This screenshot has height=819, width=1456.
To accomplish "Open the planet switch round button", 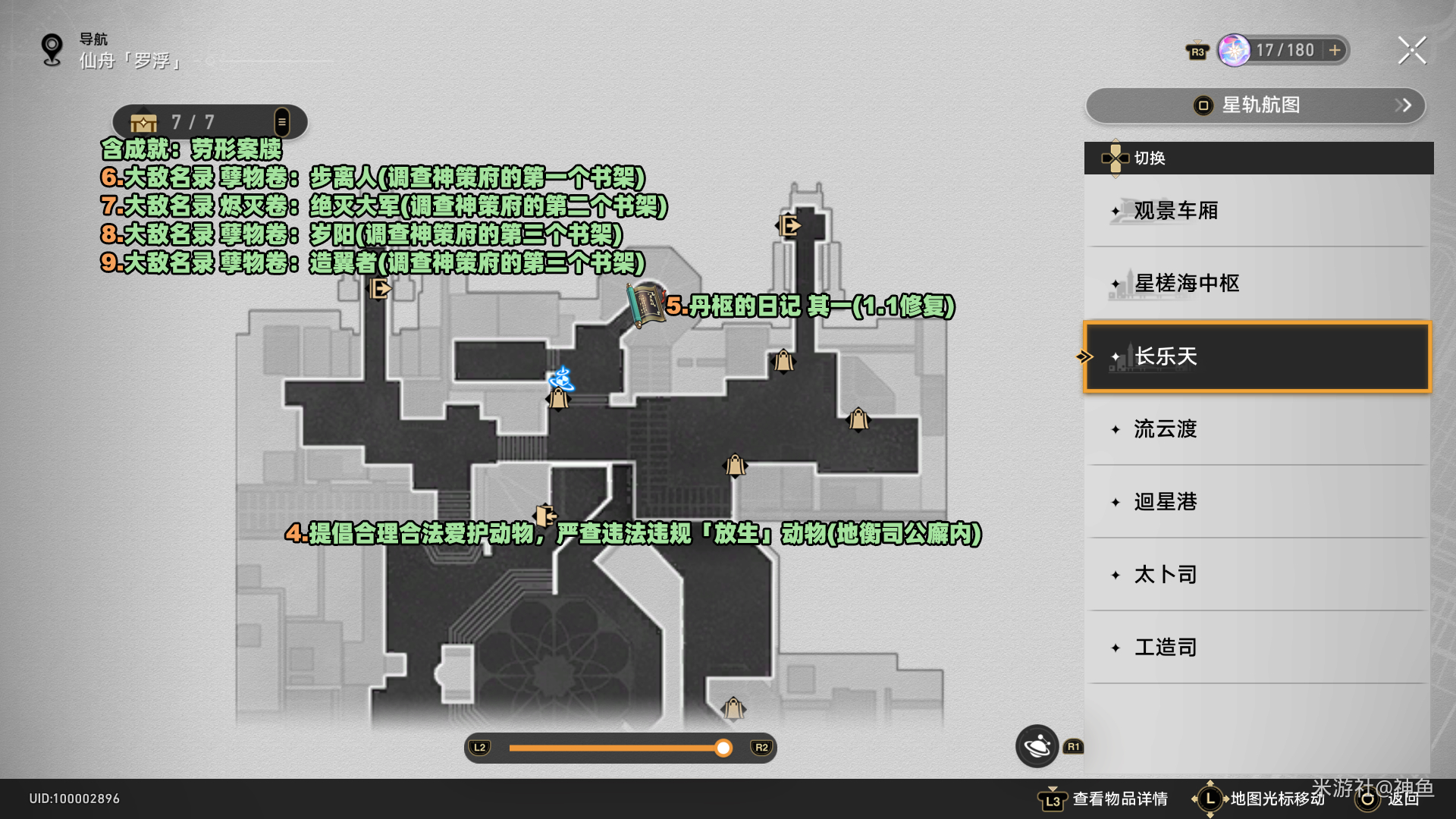I will point(1037,746).
